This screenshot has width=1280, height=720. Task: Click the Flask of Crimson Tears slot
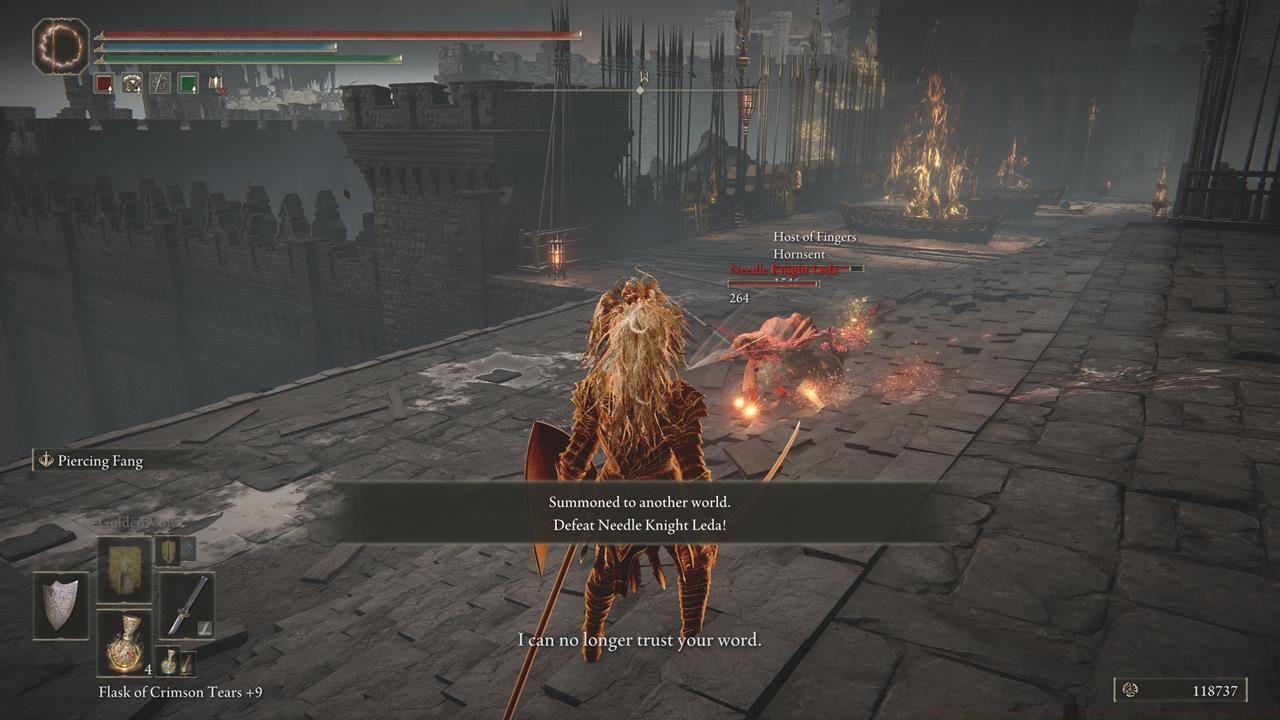pyautogui.click(x=124, y=645)
